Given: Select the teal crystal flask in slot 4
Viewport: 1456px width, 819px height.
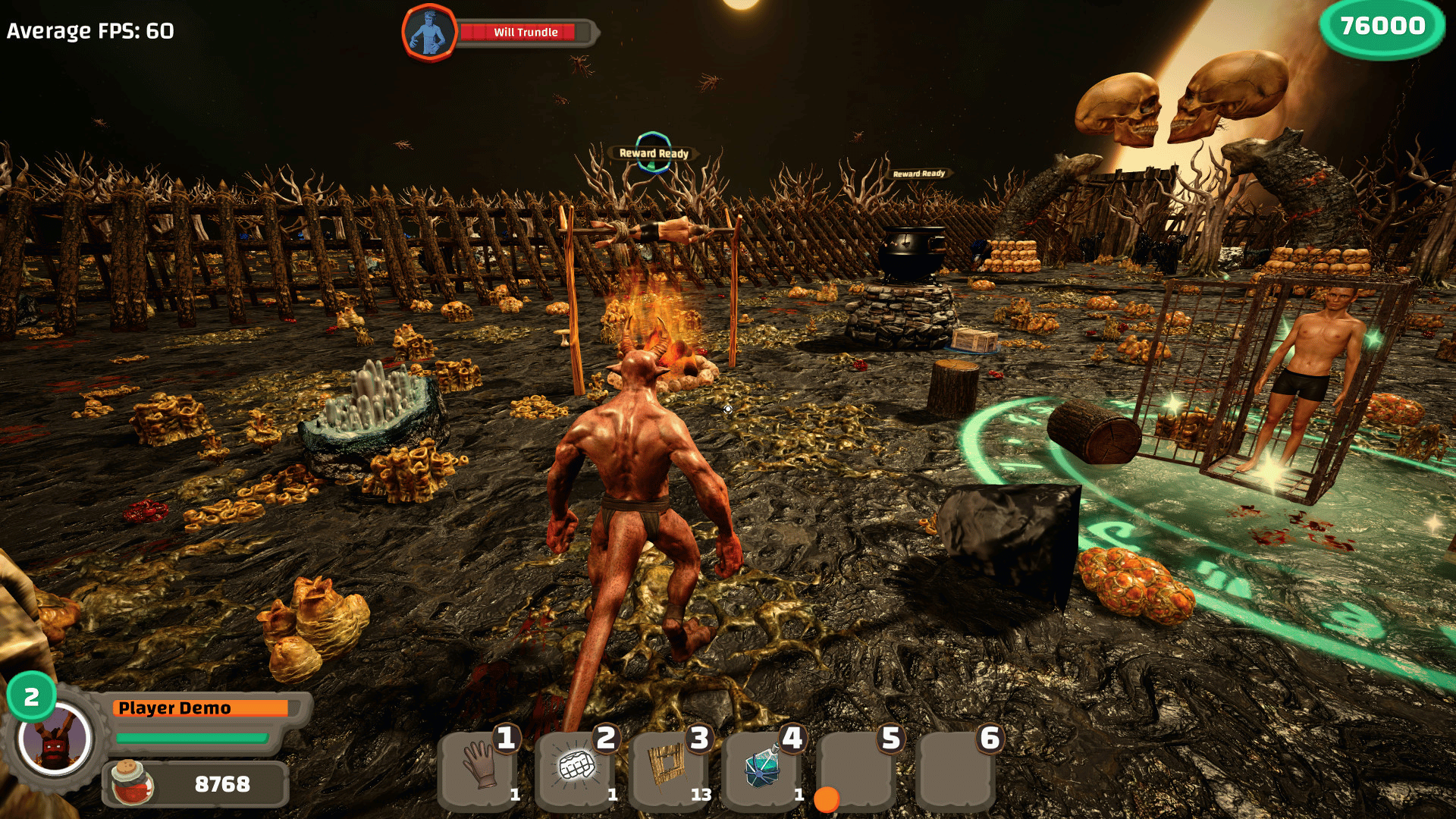Looking at the screenshot, I should 762,767.
